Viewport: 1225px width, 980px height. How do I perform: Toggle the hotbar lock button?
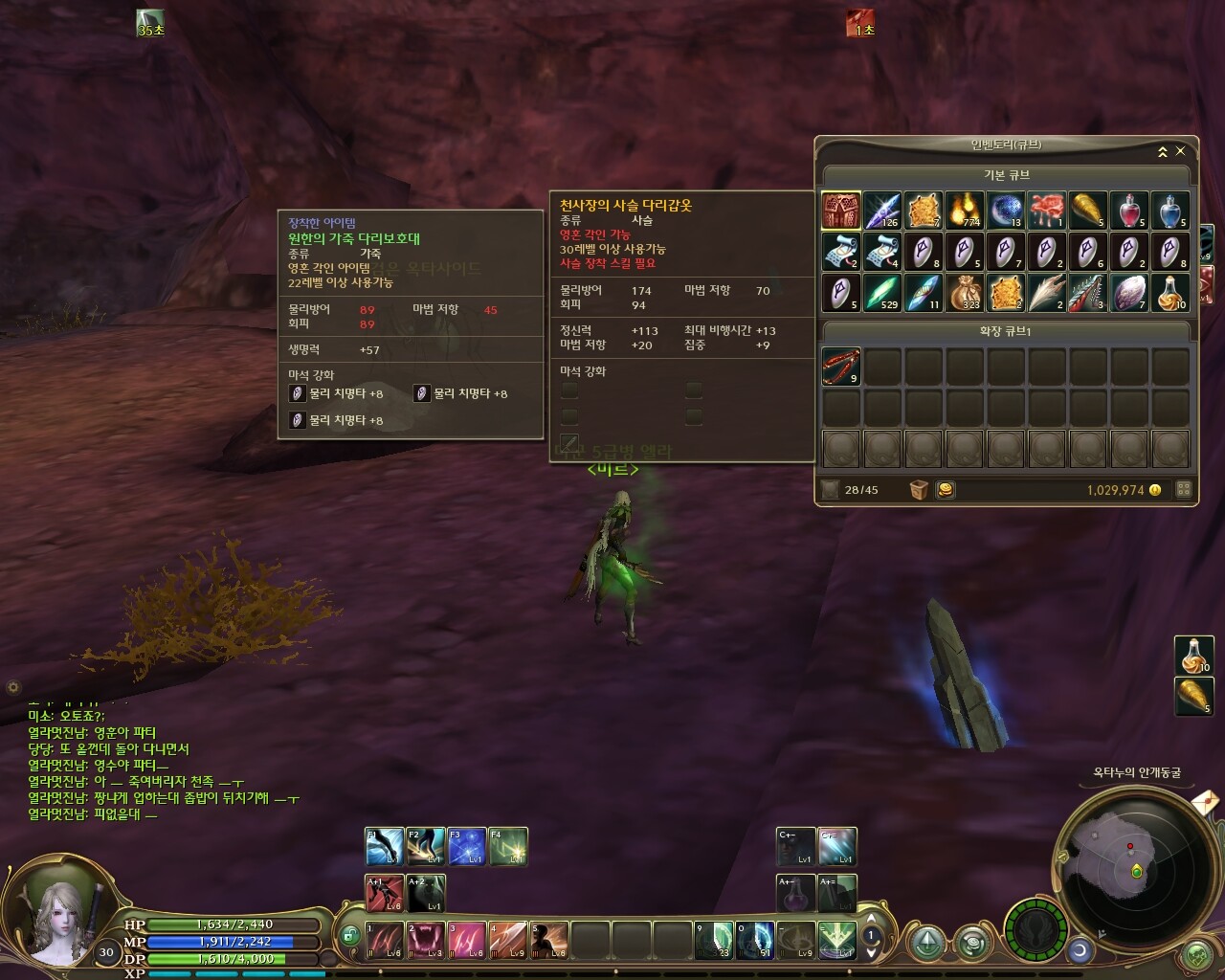[350, 934]
